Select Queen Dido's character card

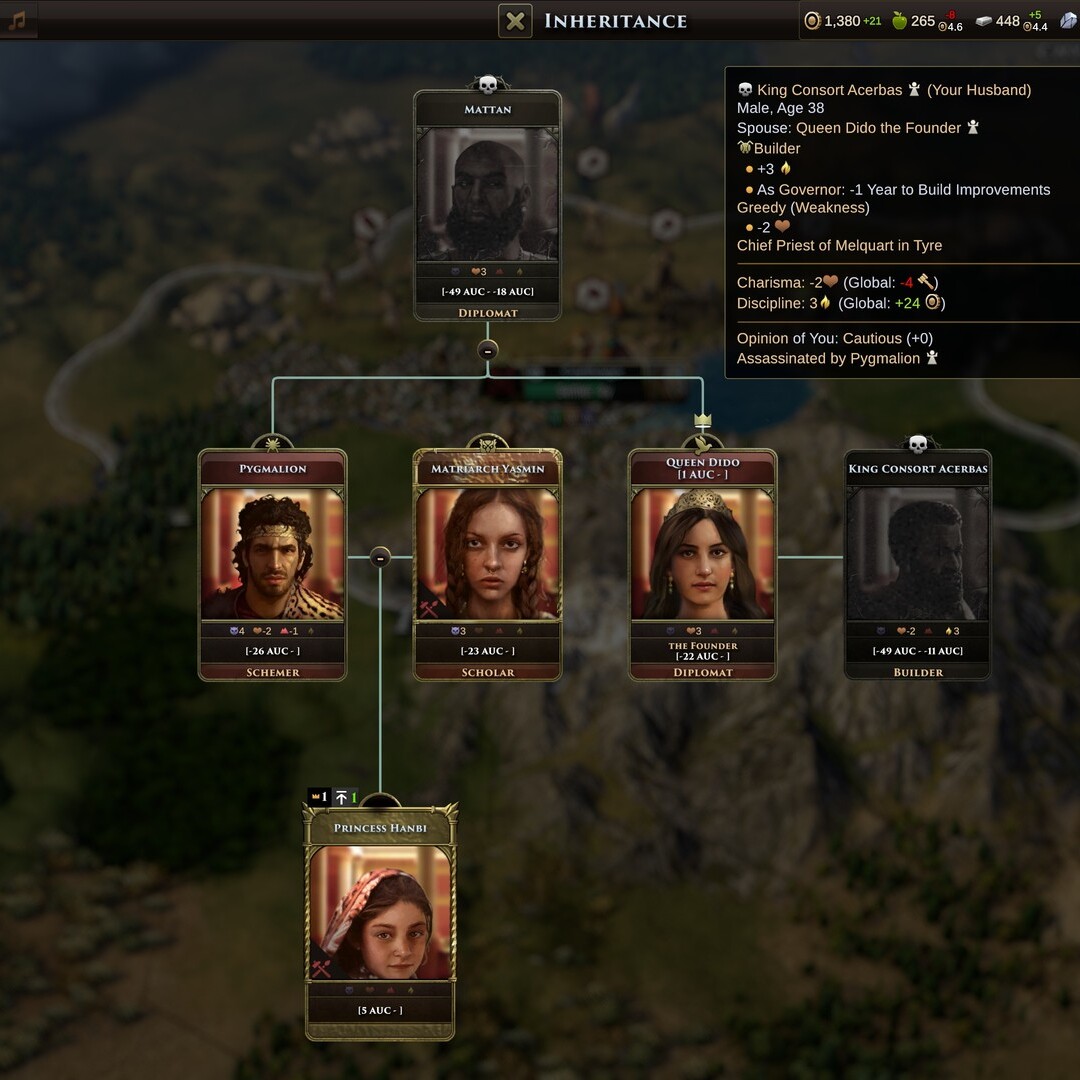(x=702, y=565)
